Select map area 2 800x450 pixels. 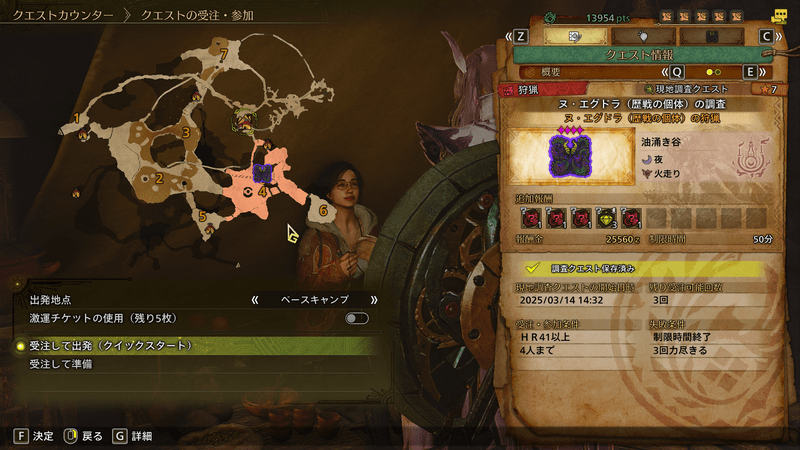[x=158, y=179]
